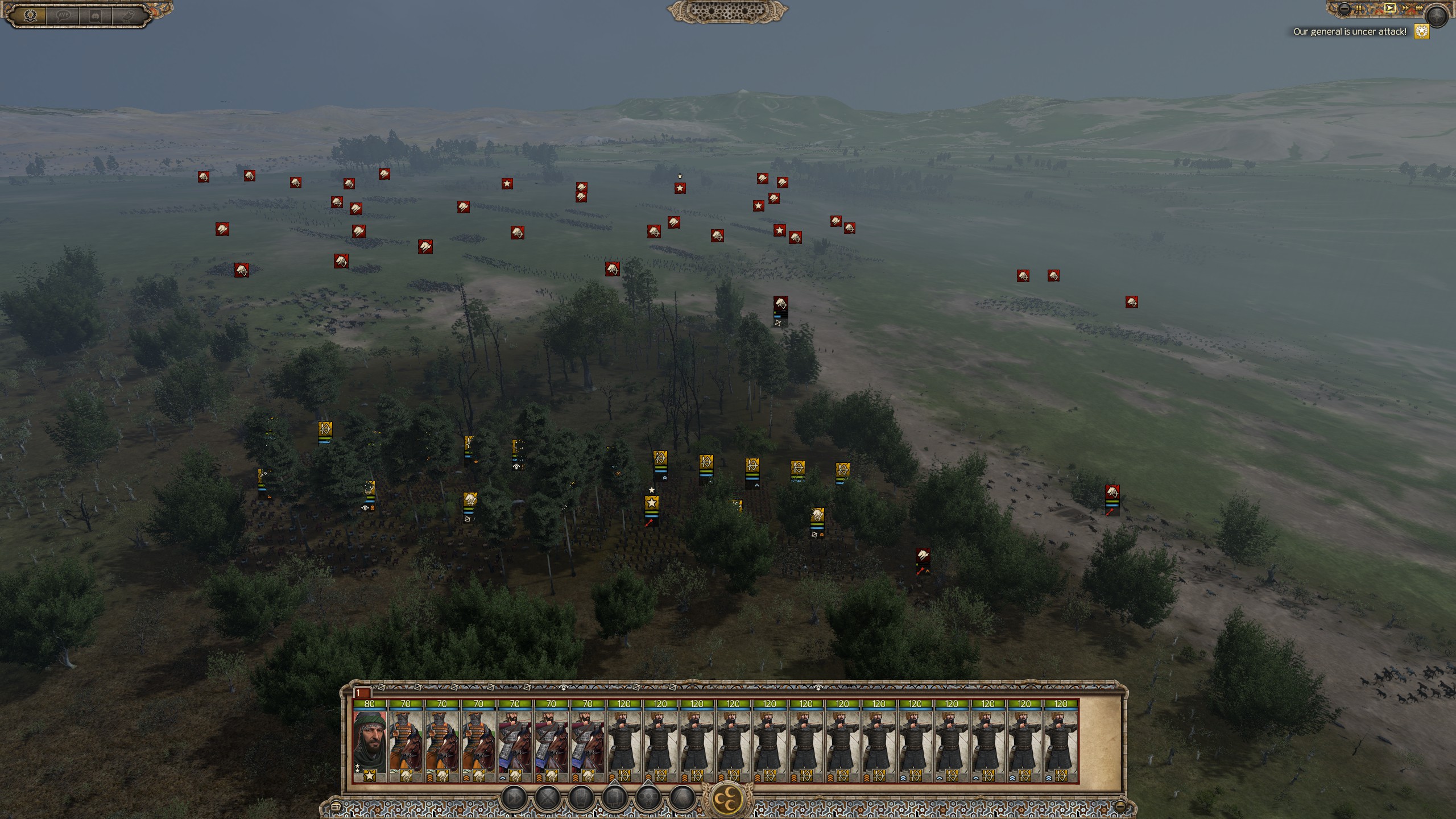Minimize the unit card panel

pyautogui.click(x=1119, y=805)
